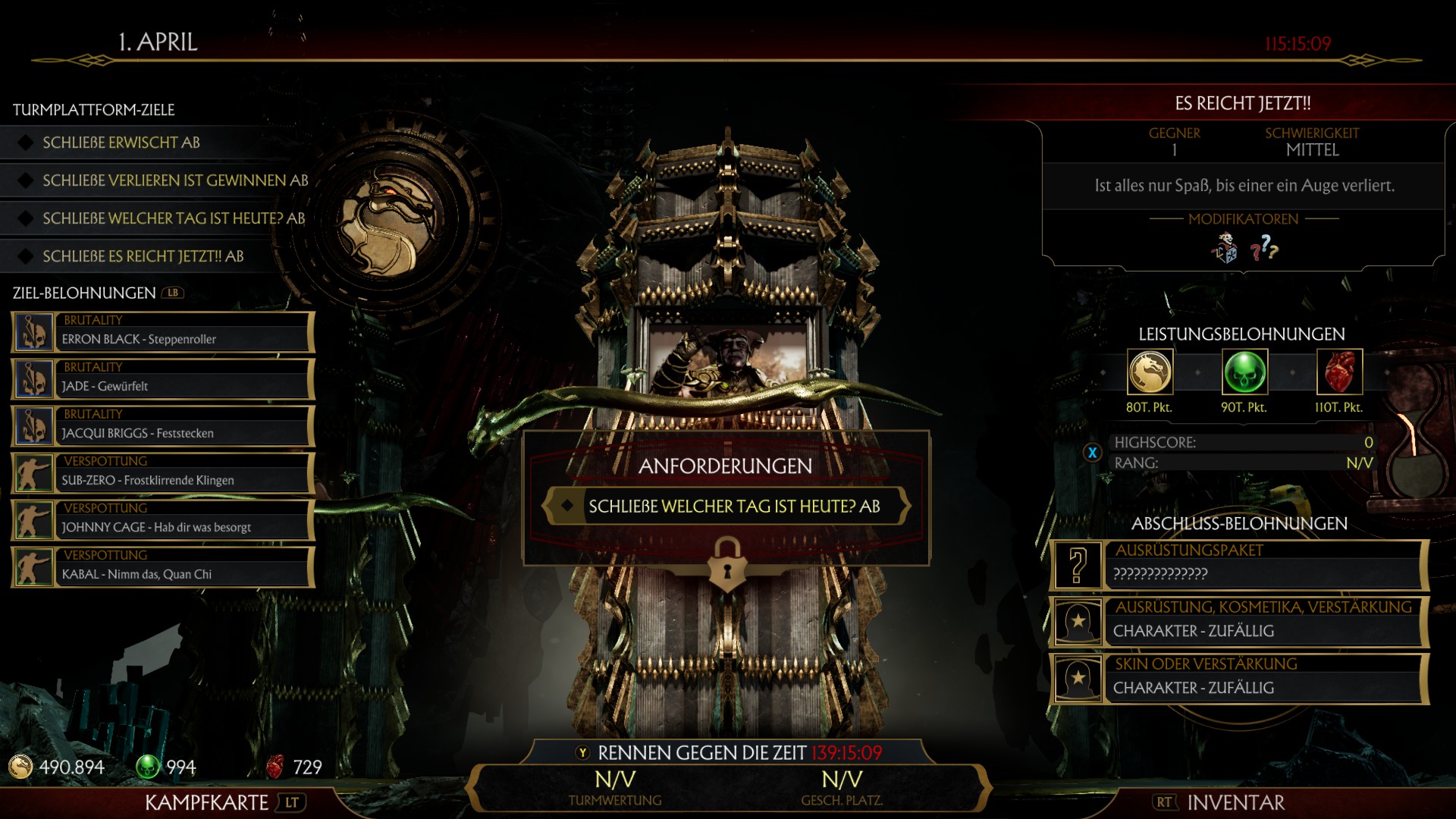Click the green soul 90T performance reward

pyautogui.click(x=1244, y=372)
